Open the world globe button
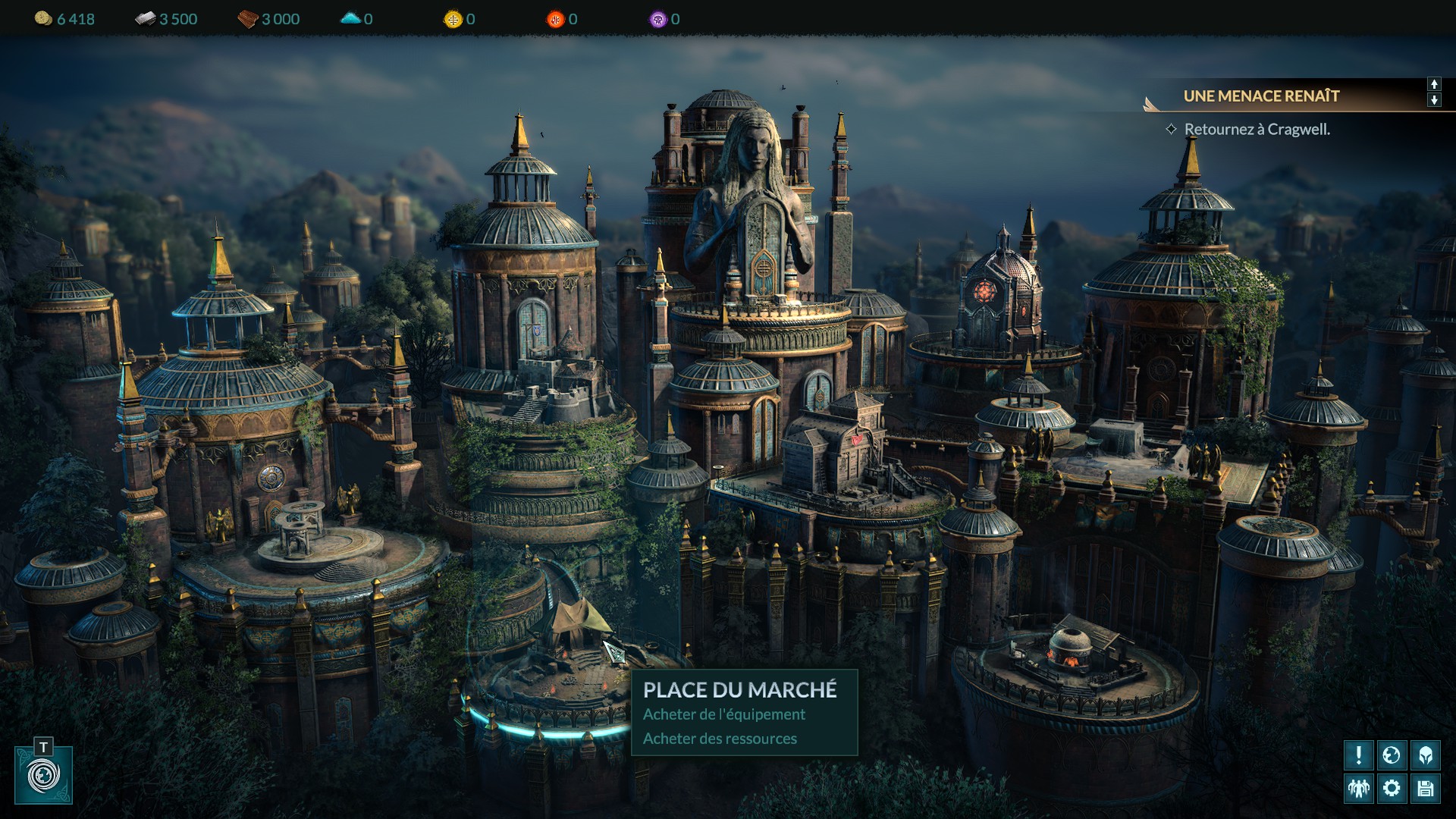This screenshot has height=819, width=1456. pos(1392,755)
